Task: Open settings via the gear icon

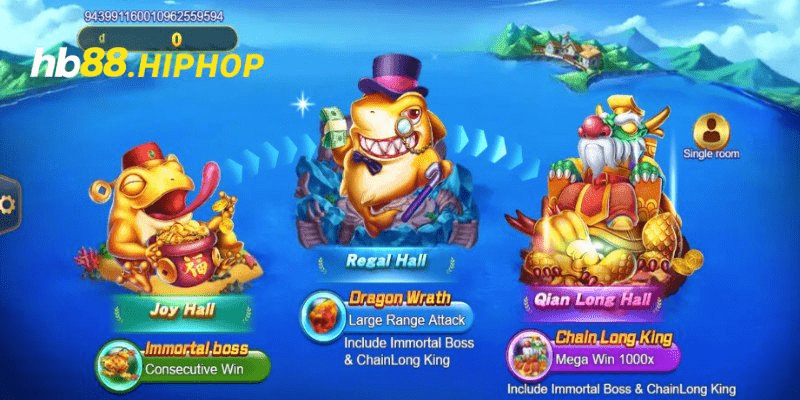Action: [x=8, y=205]
